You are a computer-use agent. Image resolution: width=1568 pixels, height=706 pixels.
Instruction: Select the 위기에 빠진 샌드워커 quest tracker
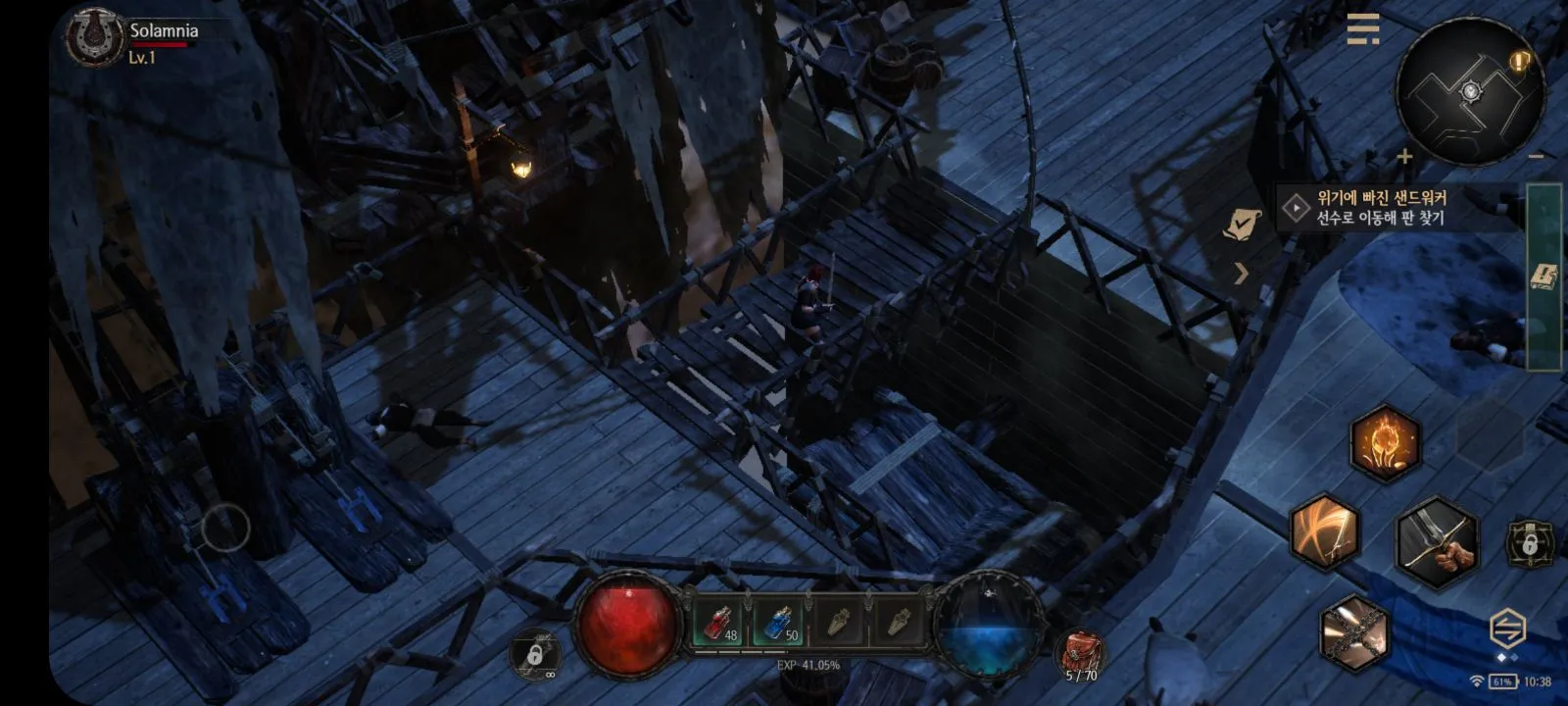[x=1382, y=208]
